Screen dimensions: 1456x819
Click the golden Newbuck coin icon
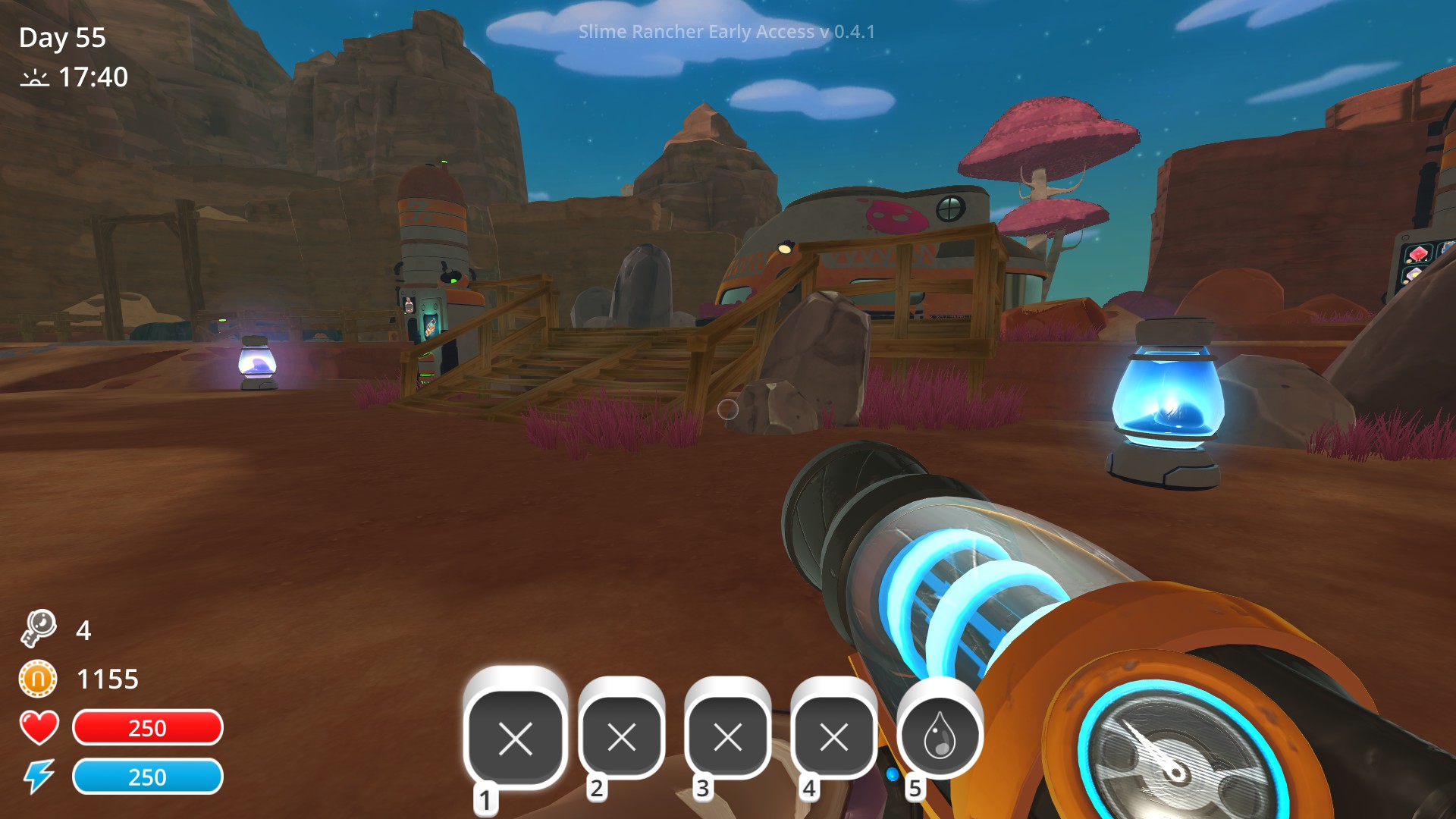coord(40,679)
